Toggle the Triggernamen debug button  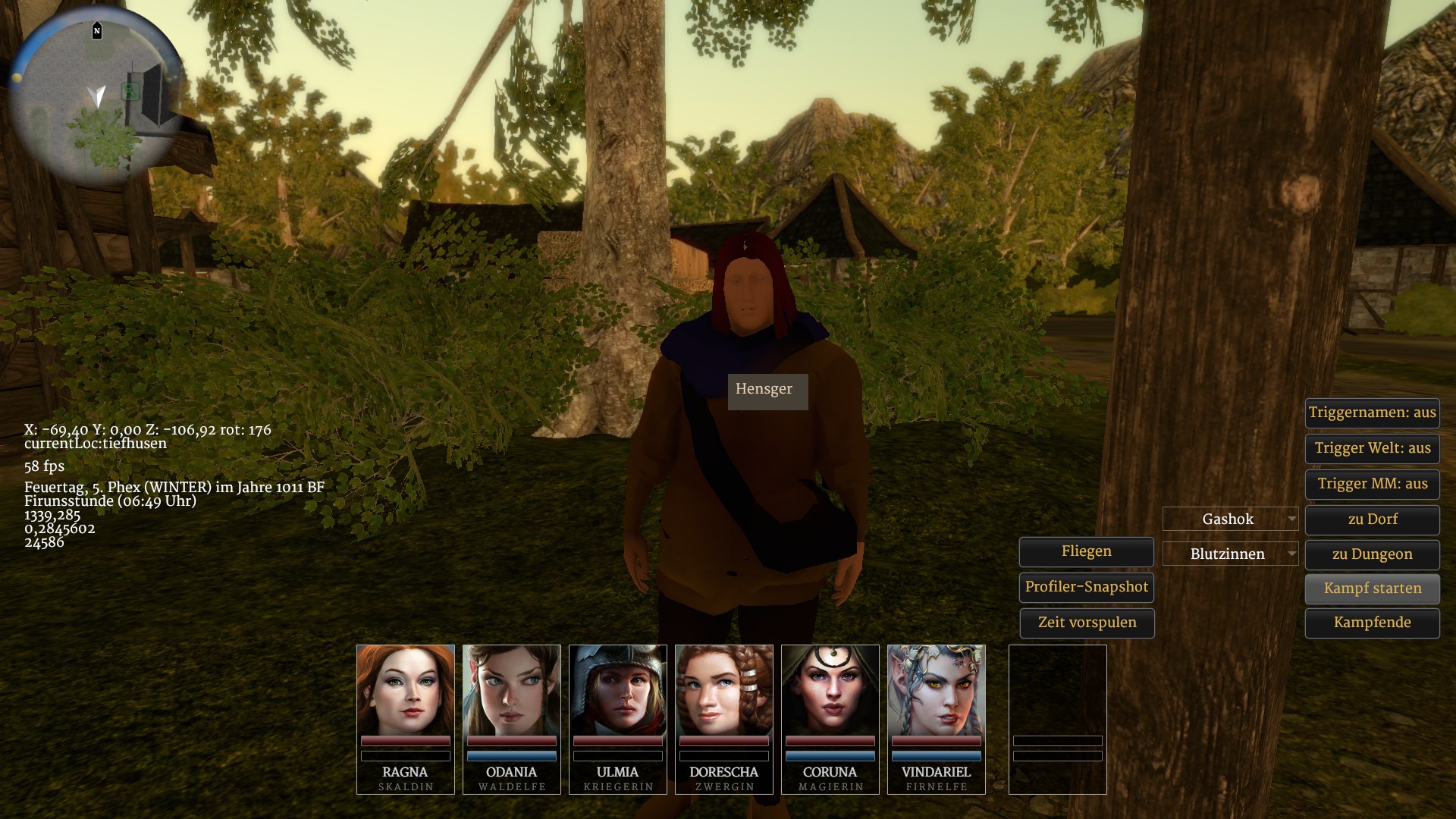click(1372, 413)
